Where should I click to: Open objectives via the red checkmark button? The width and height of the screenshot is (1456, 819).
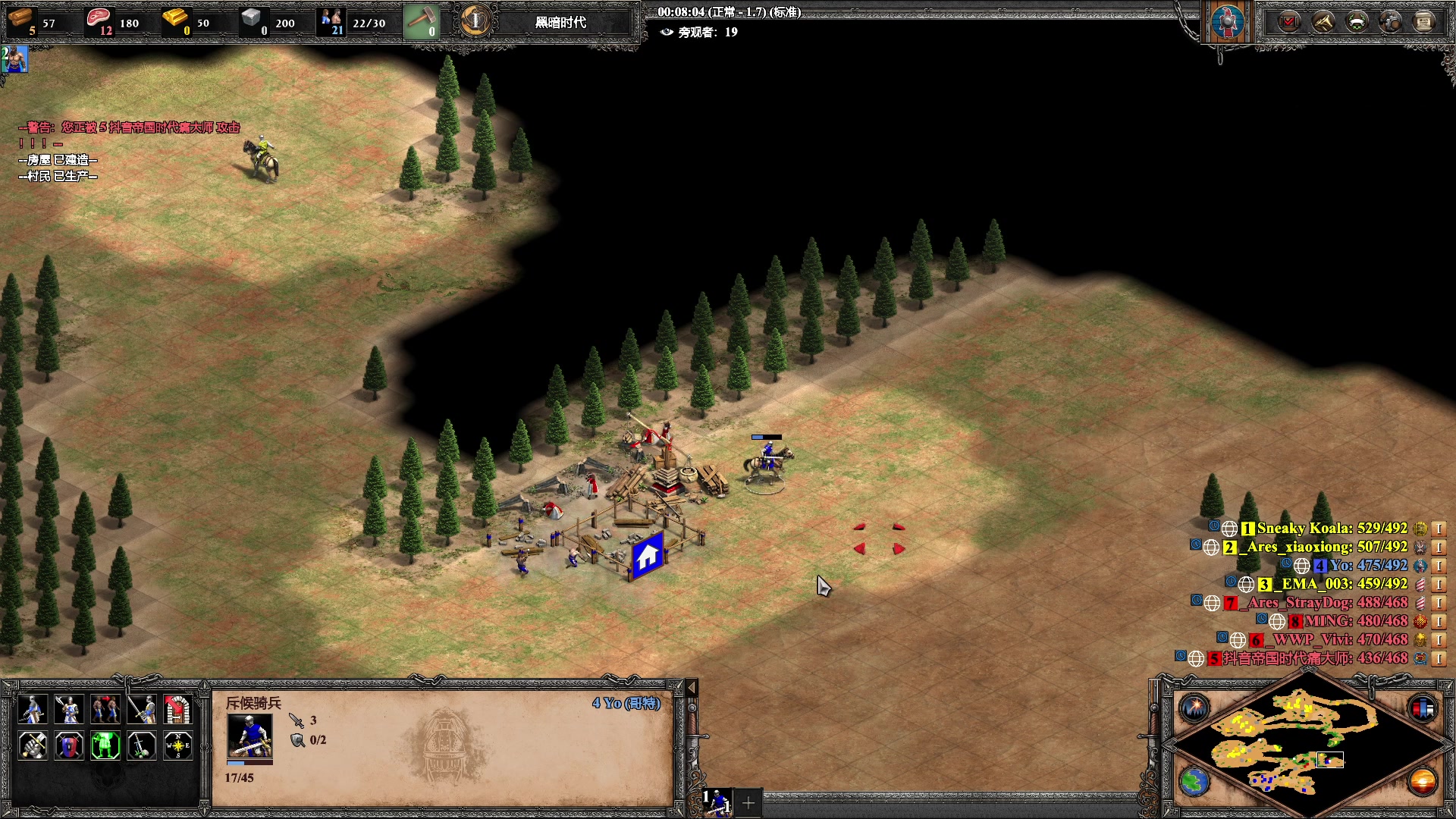[1288, 22]
